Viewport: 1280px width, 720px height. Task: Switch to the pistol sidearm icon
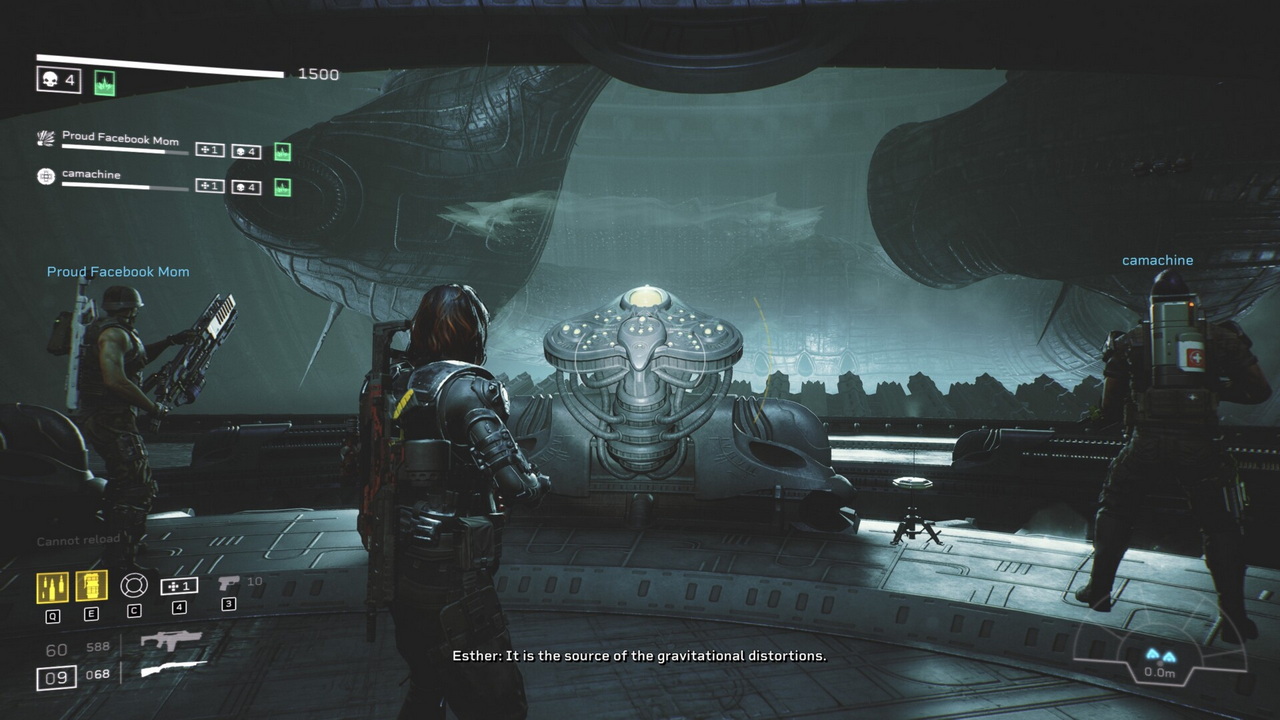[229, 583]
